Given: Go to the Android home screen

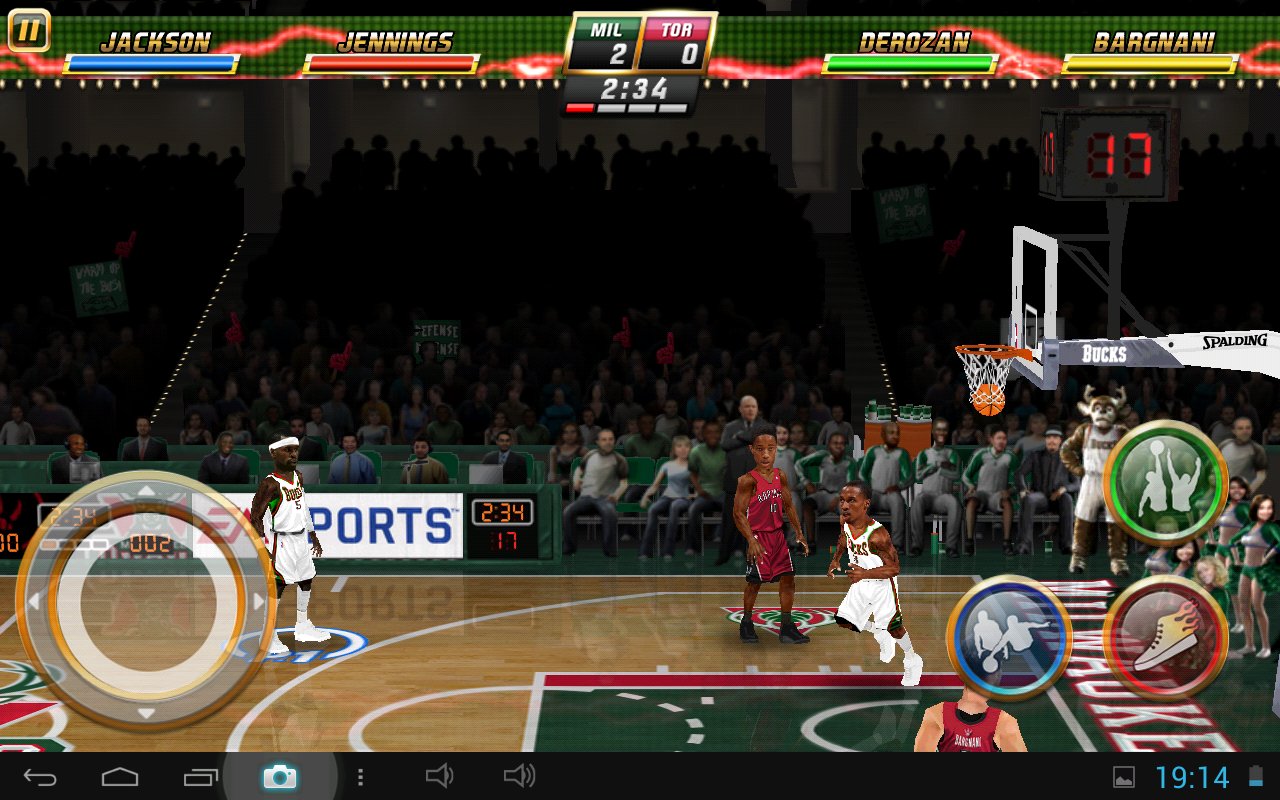Looking at the screenshot, I should coord(120,776).
